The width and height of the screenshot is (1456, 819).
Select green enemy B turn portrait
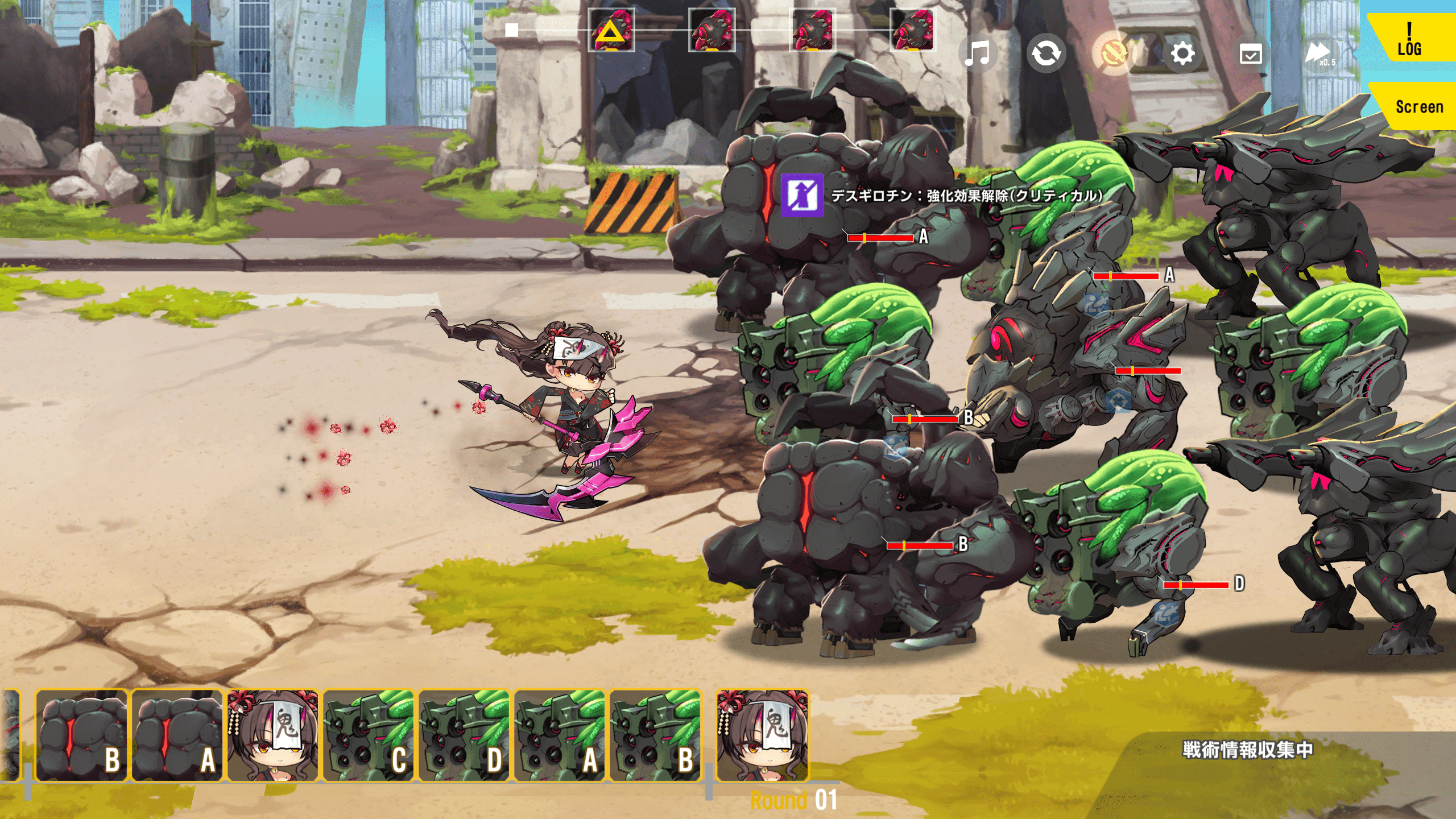pyautogui.click(x=655, y=736)
